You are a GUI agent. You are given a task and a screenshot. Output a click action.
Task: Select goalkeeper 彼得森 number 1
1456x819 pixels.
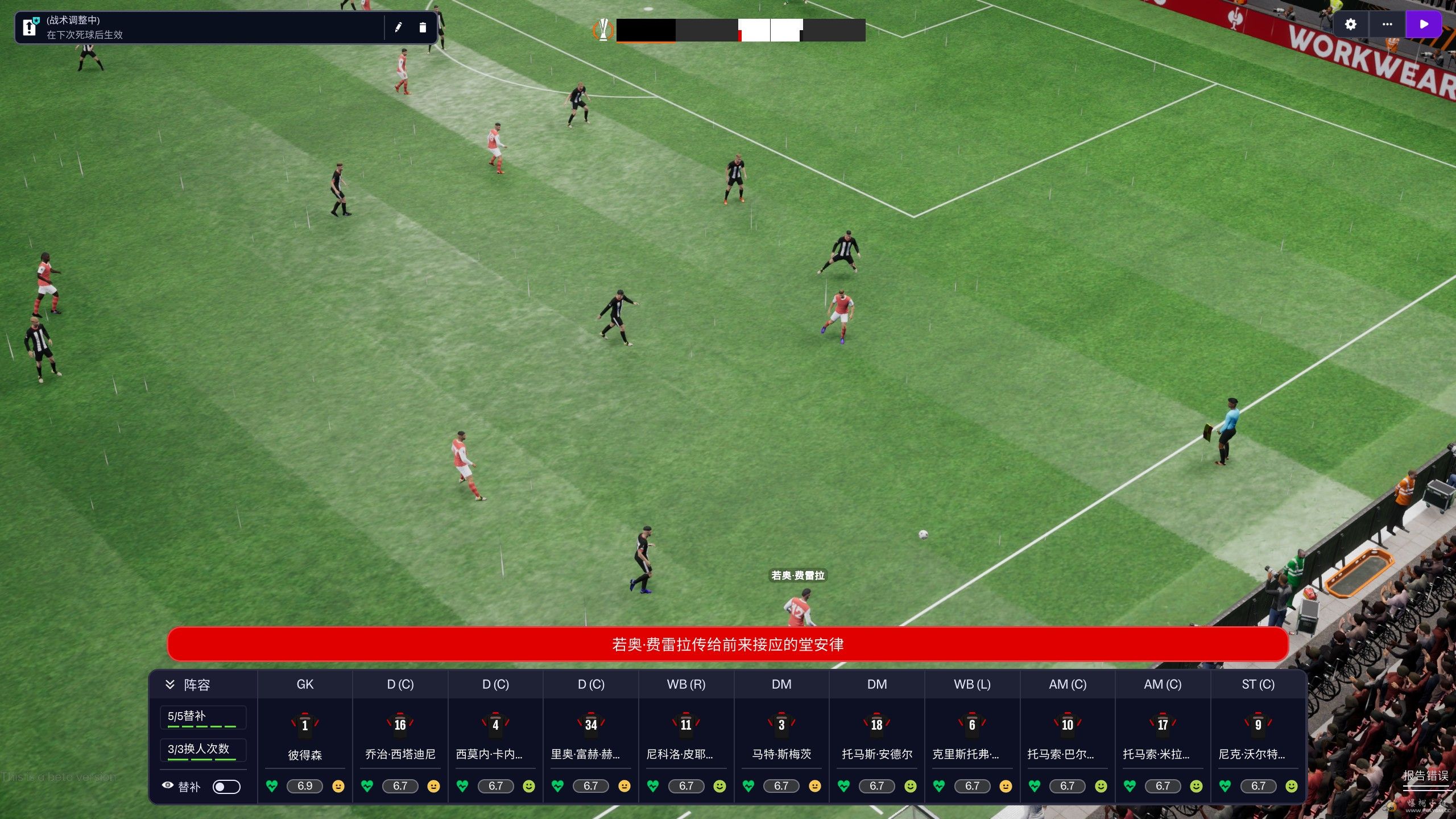[305, 738]
